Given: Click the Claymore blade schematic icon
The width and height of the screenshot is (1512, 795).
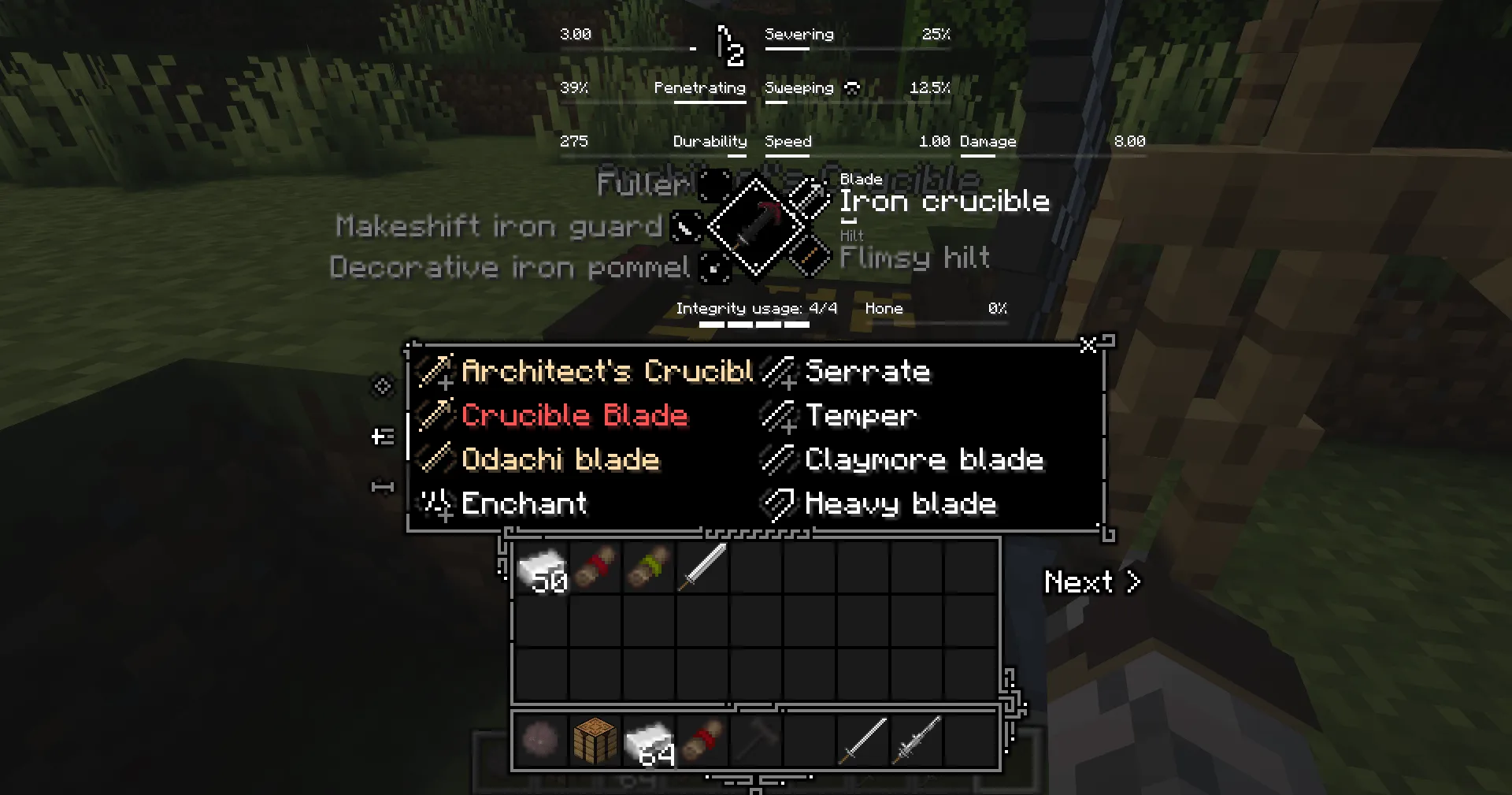Looking at the screenshot, I should pos(778,459).
